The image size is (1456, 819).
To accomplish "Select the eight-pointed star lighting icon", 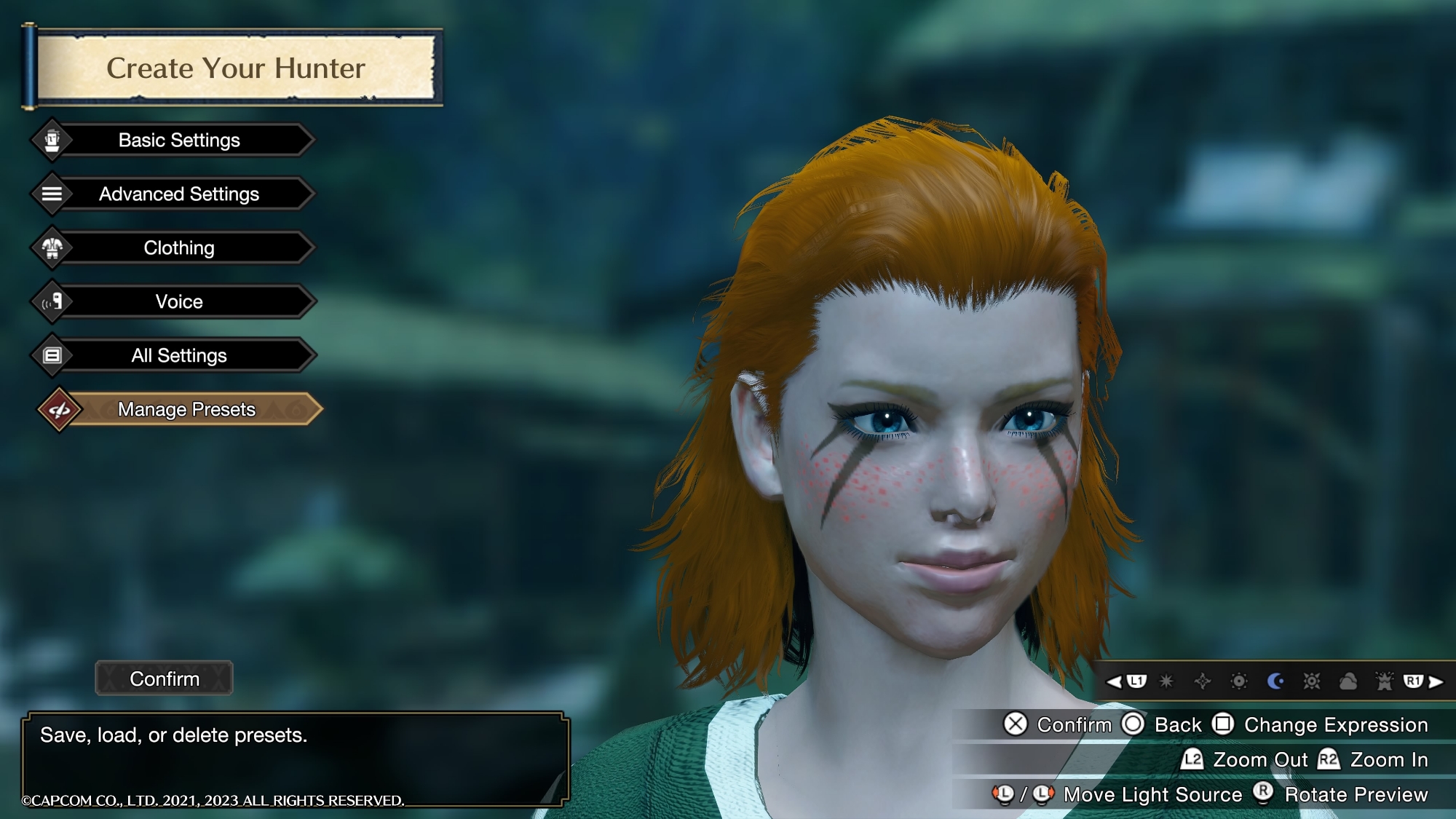I will 1166,681.
